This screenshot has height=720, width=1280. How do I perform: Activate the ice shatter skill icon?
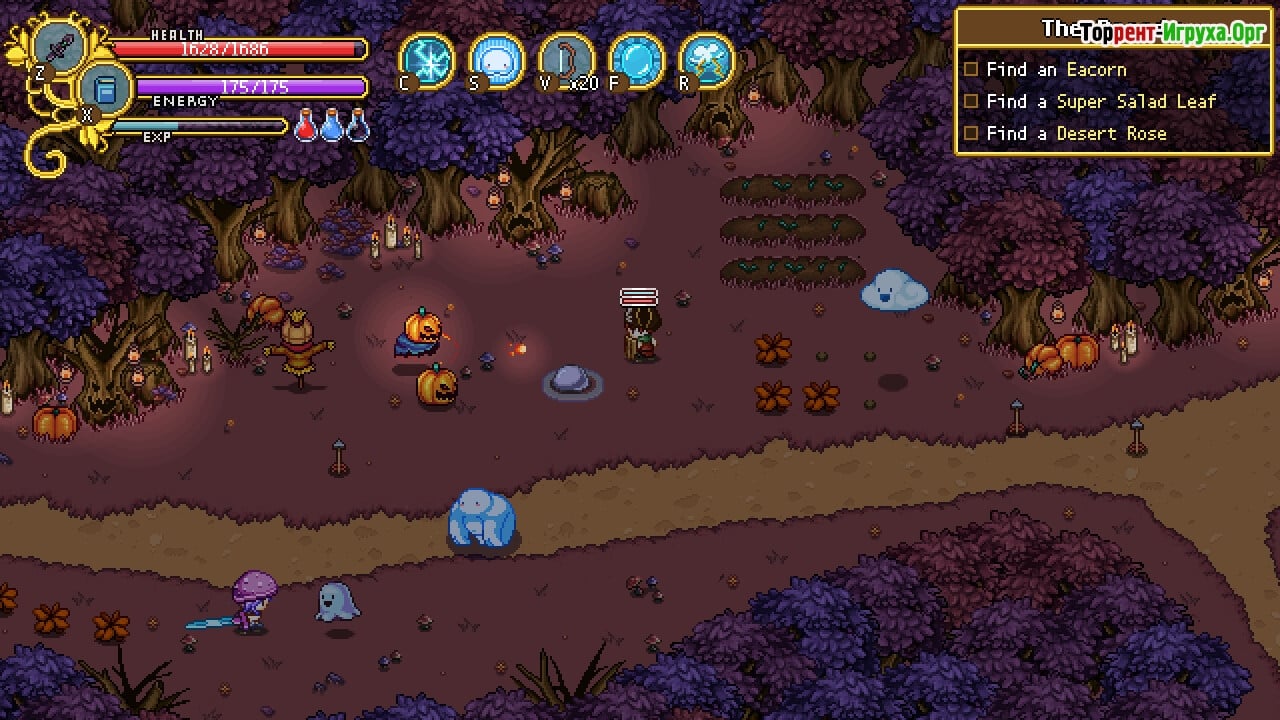coord(427,60)
